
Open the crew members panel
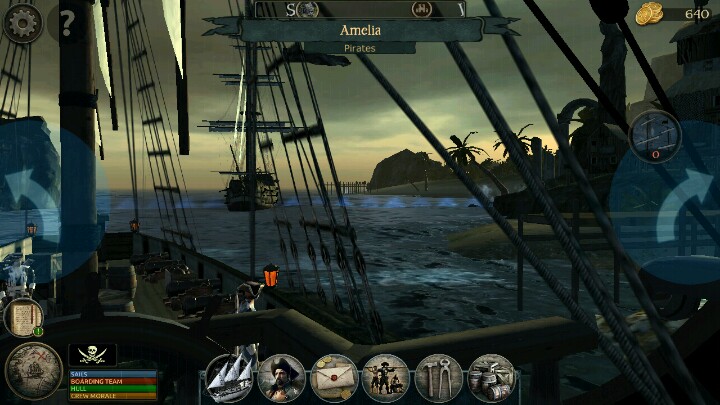click(x=386, y=378)
